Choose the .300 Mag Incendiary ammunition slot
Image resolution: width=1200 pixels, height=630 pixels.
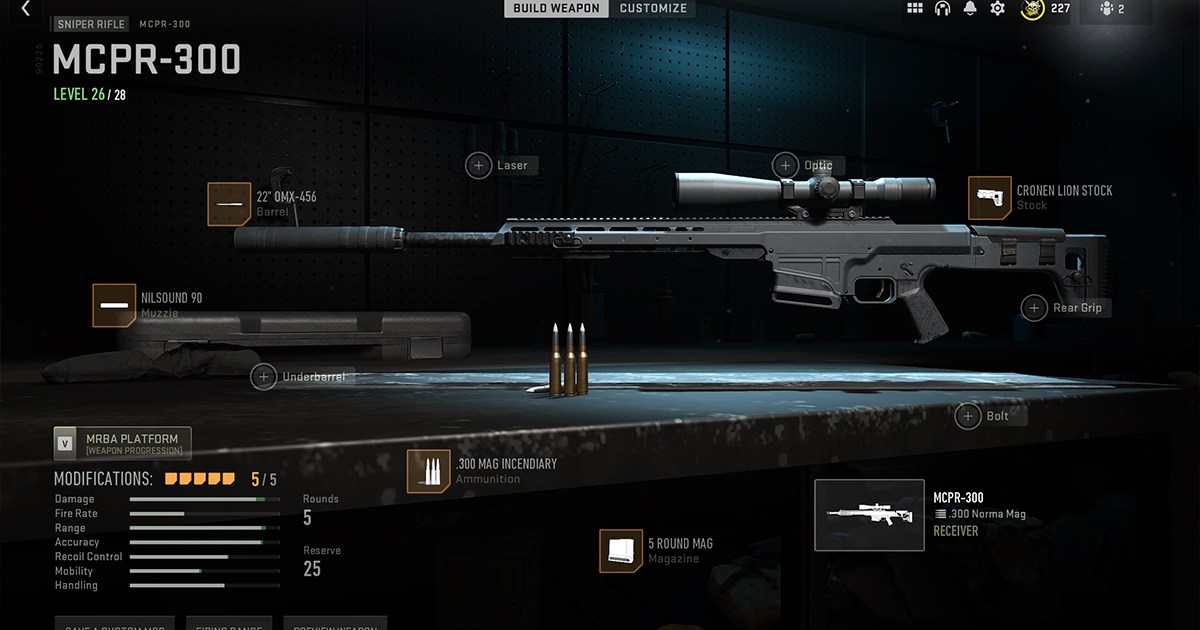click(x=428, y=471)
